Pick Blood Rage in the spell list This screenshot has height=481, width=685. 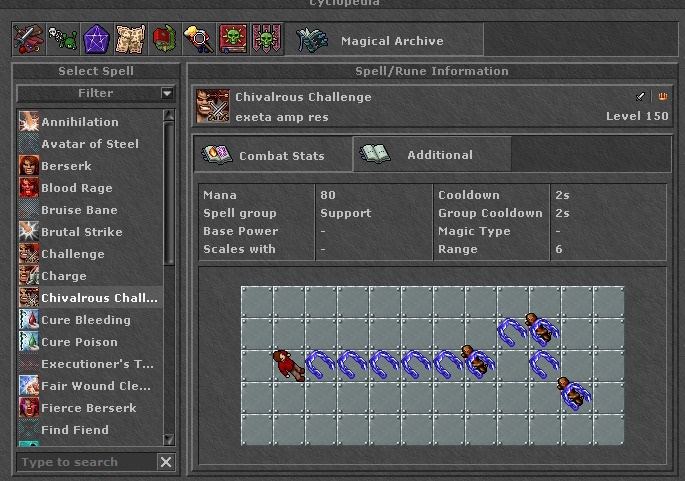tap(77, 188)
